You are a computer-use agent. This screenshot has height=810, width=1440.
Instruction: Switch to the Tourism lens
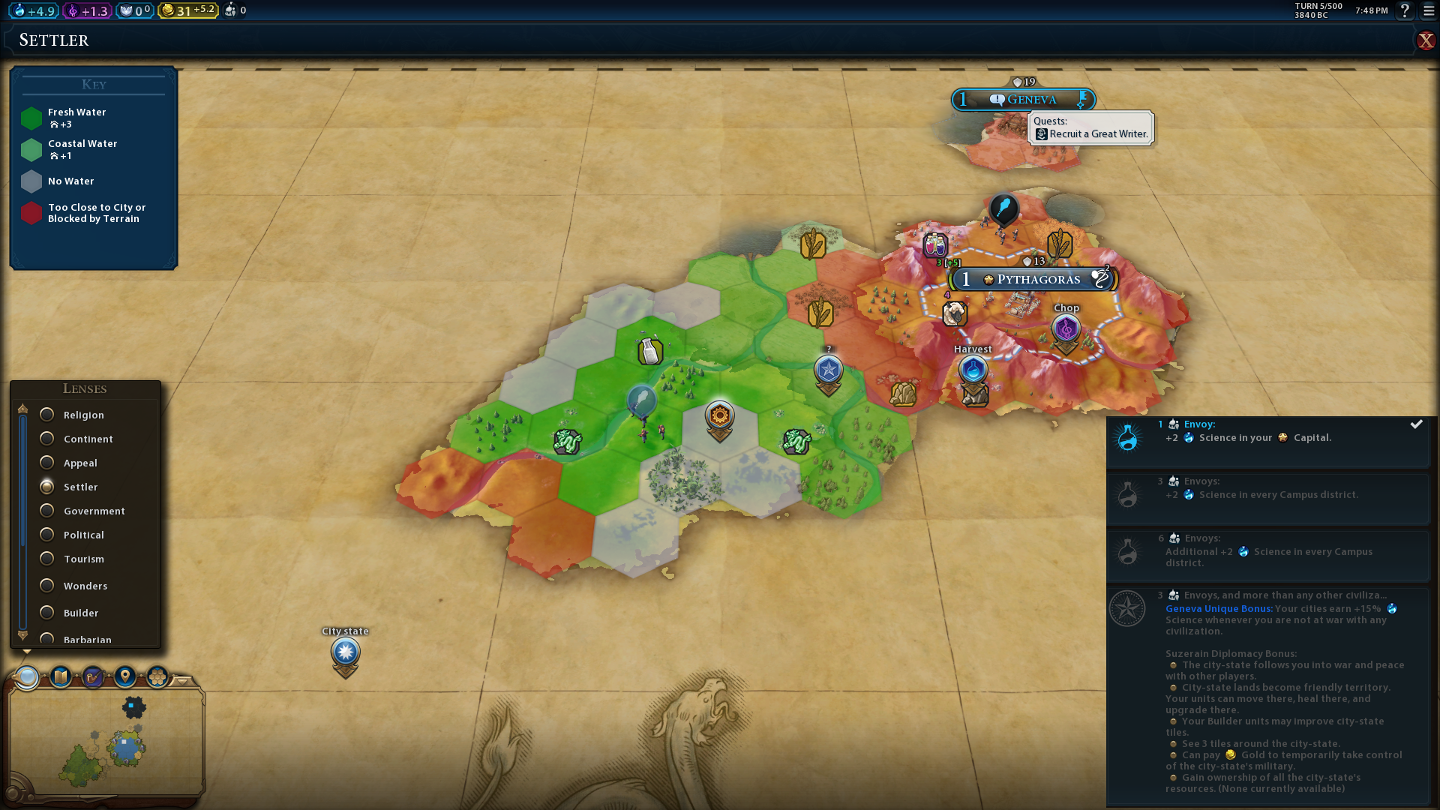[47, 559]
